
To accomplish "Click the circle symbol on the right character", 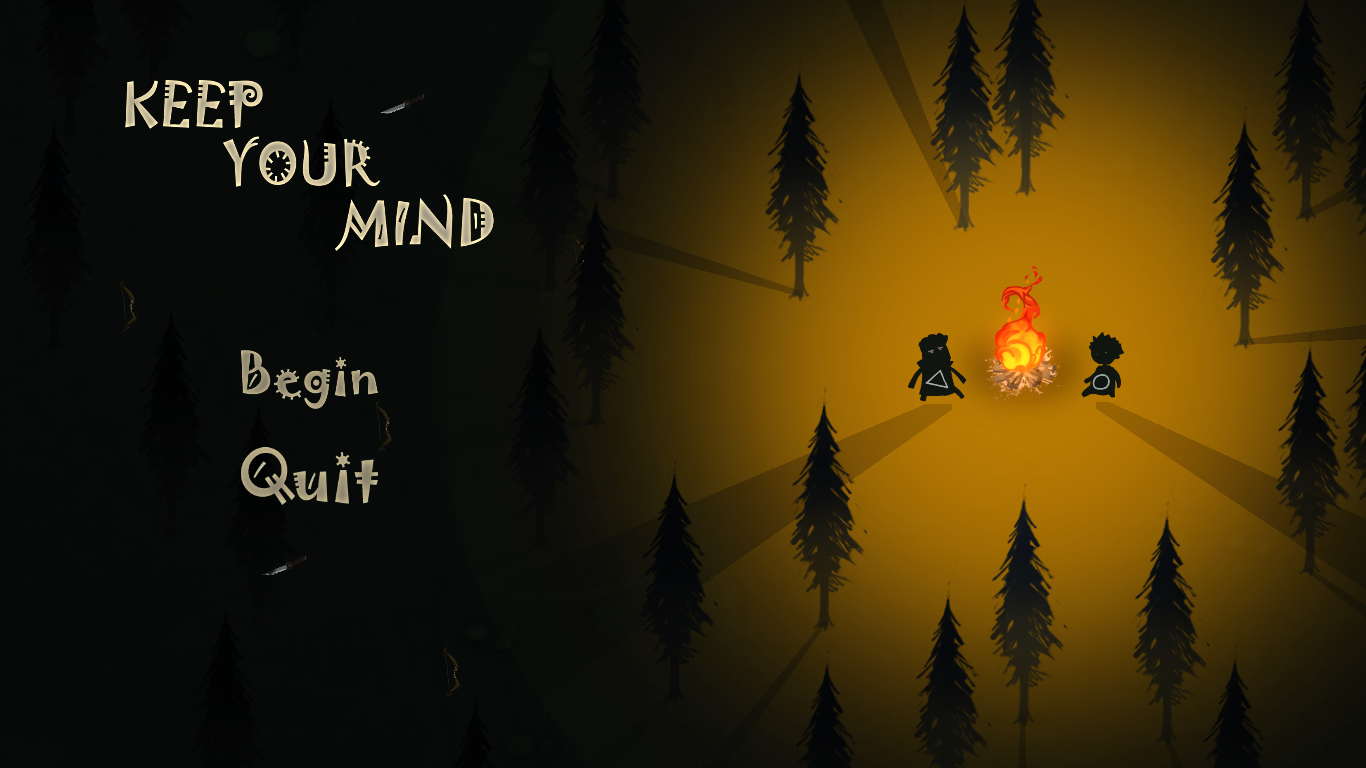I will [1102, 382].
